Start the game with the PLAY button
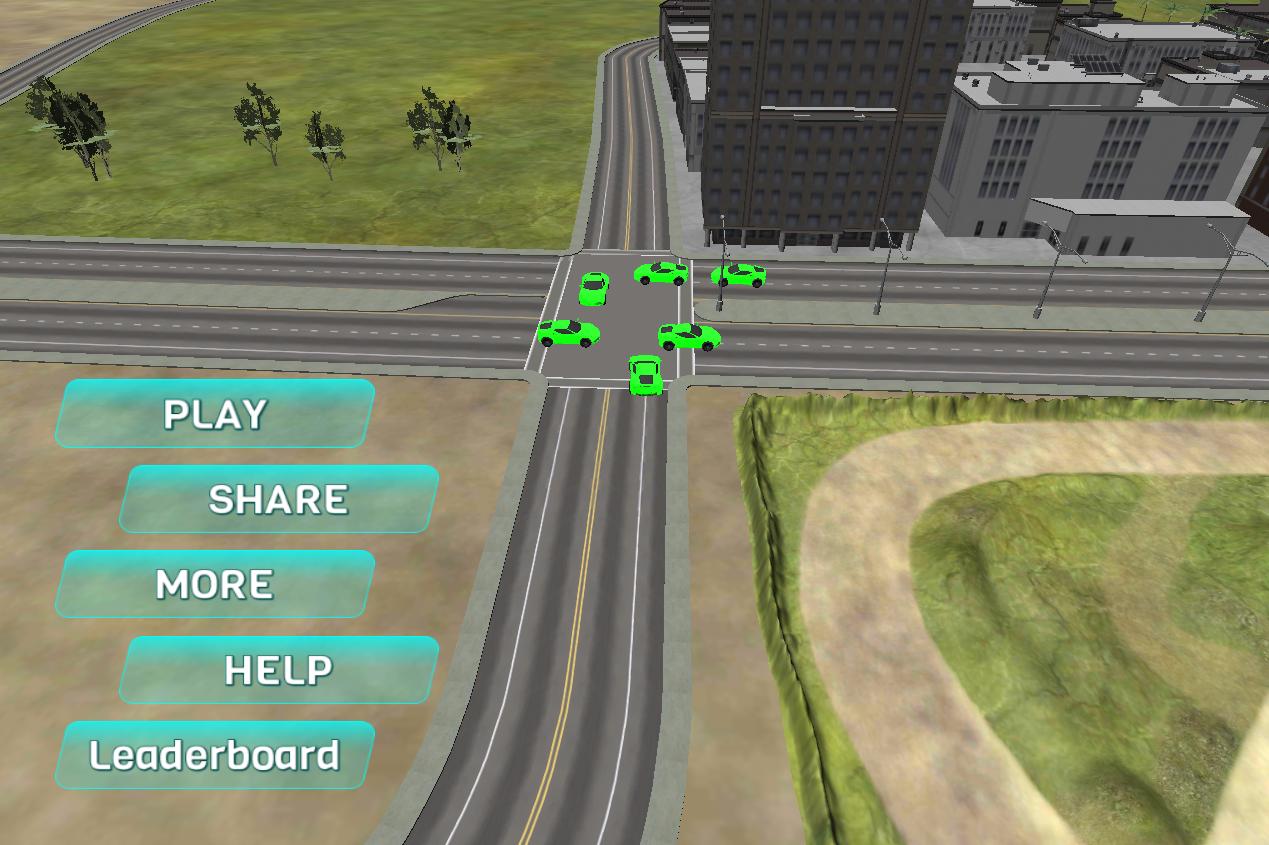Viewport: 1269px width, 845px height. click(215, 413)
